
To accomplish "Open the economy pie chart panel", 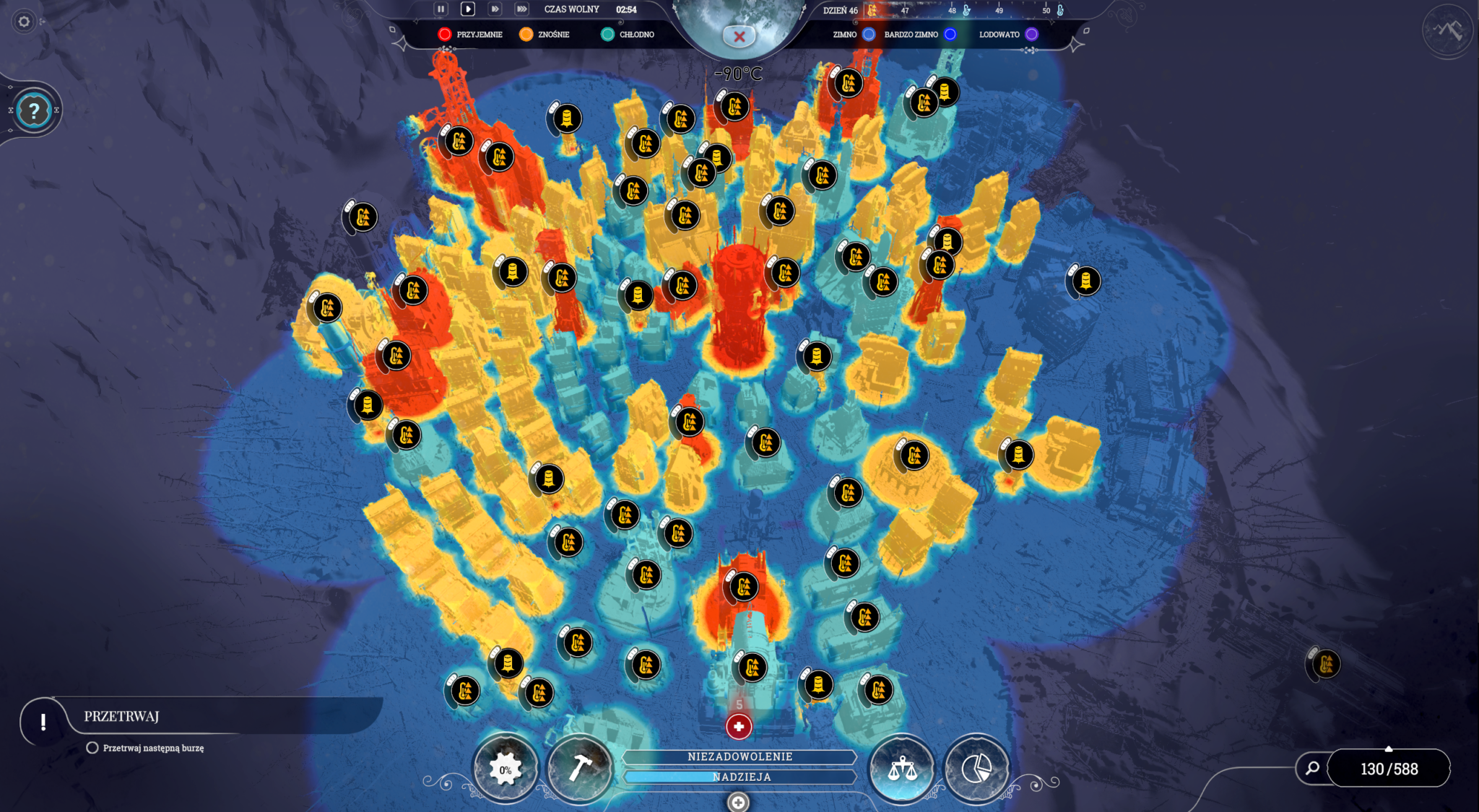I will (976, 768).
